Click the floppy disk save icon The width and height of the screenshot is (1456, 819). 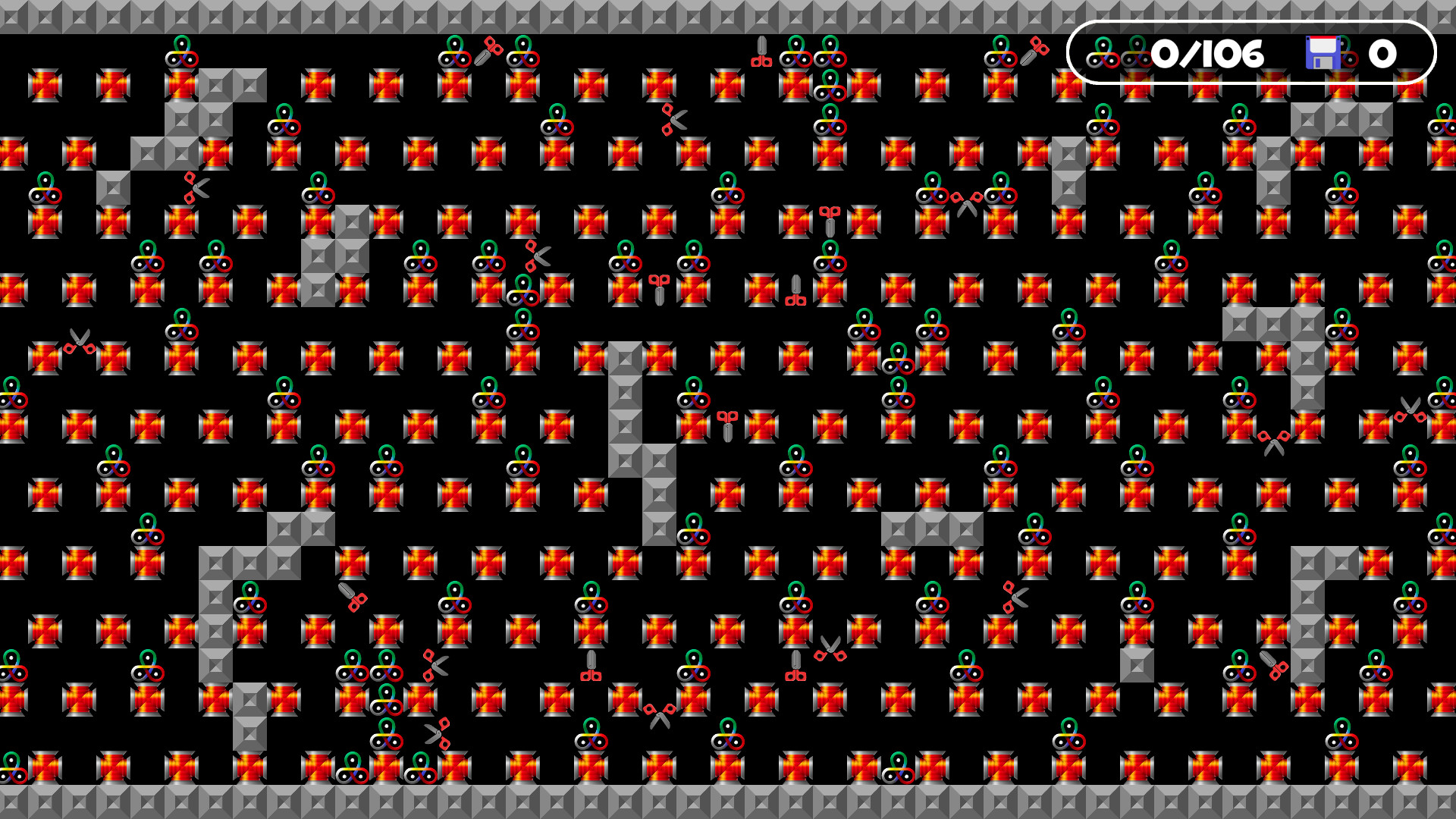click(1323, 53)
